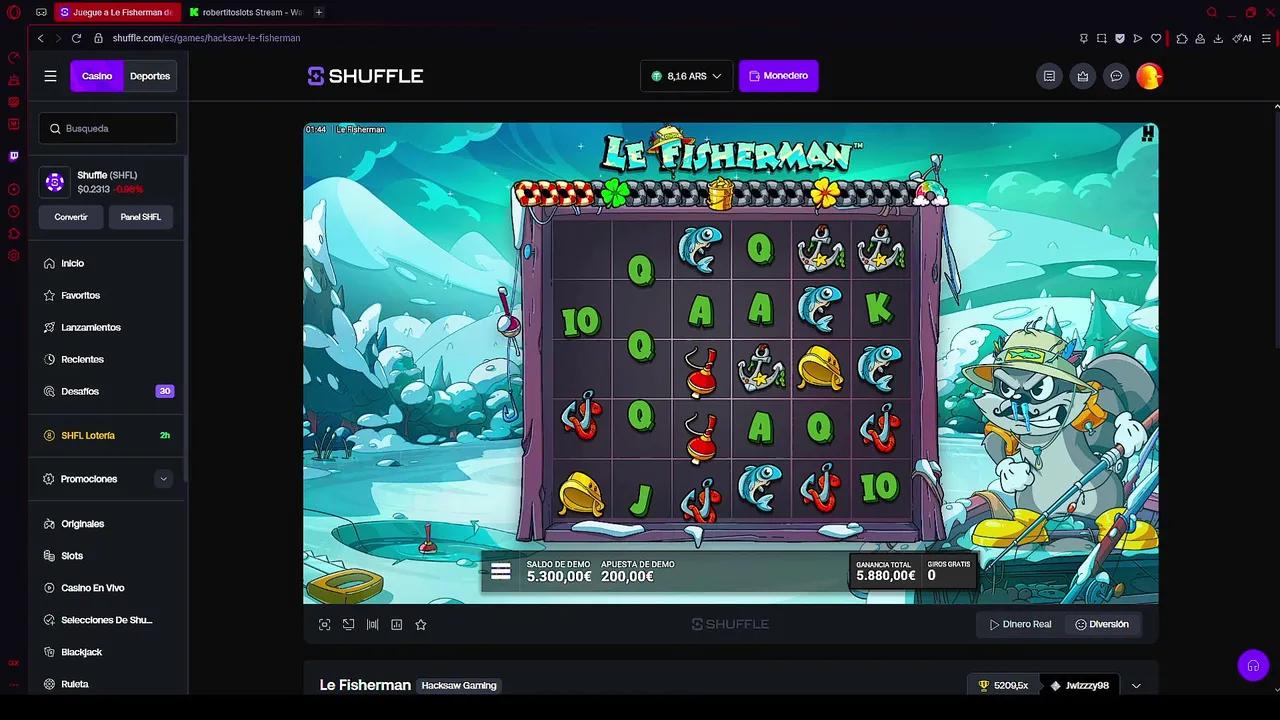Open the Shuffle profile avatar

(x=1149, y=75)
